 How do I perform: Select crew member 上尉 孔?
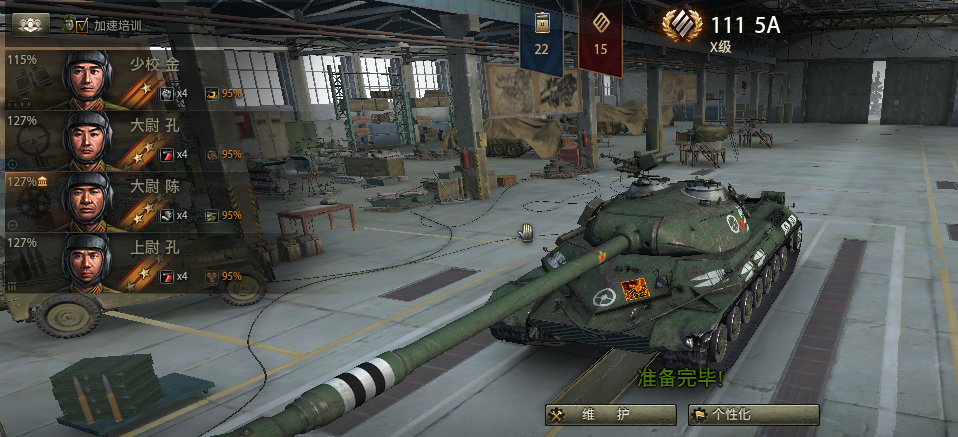(x=130, y=261)
